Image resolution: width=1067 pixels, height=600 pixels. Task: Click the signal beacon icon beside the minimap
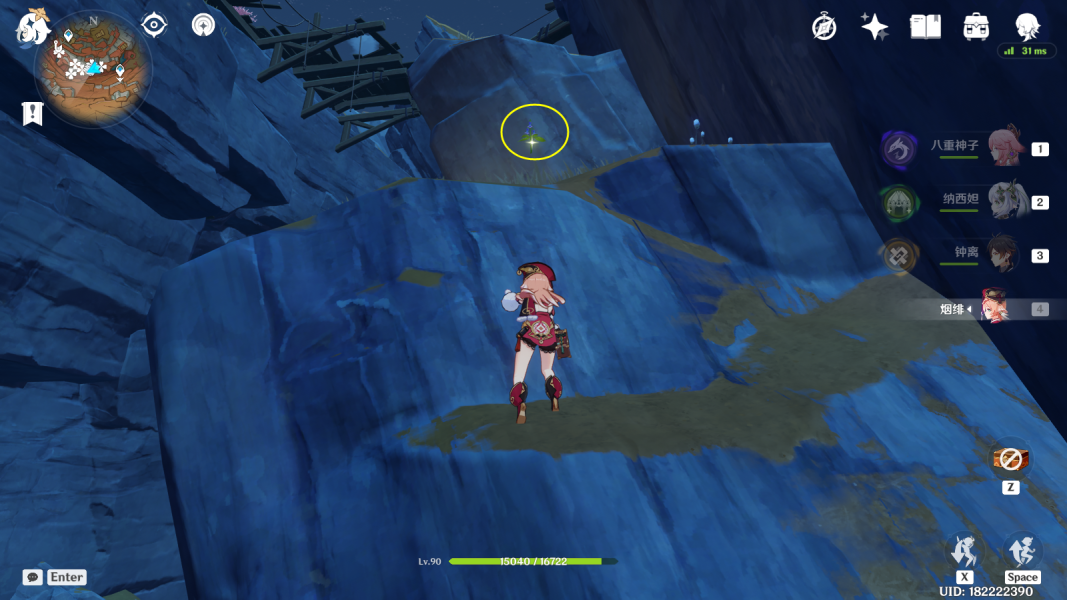[203, 24]
